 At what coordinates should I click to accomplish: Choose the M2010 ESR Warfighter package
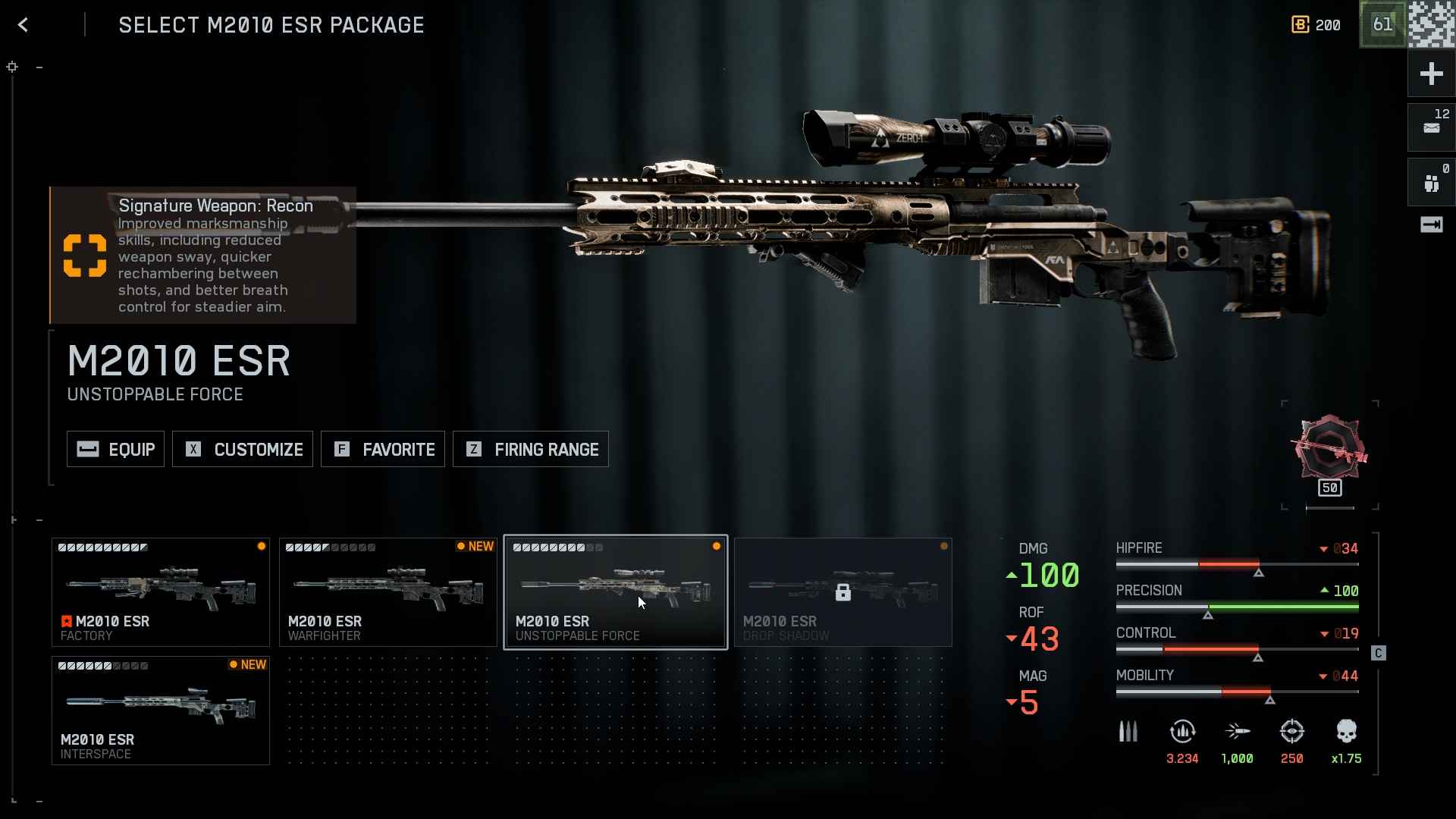(388, 592)
